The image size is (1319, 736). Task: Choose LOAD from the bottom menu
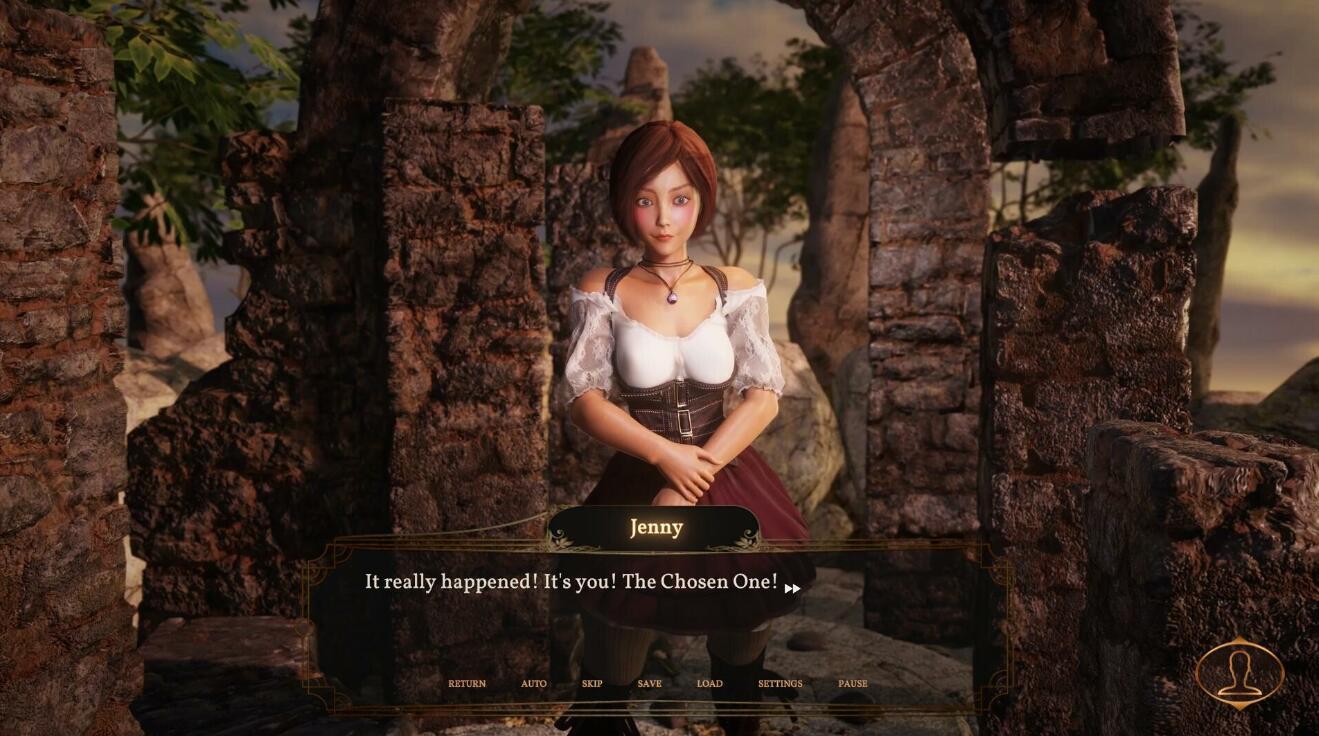click(x=710, y=683)
